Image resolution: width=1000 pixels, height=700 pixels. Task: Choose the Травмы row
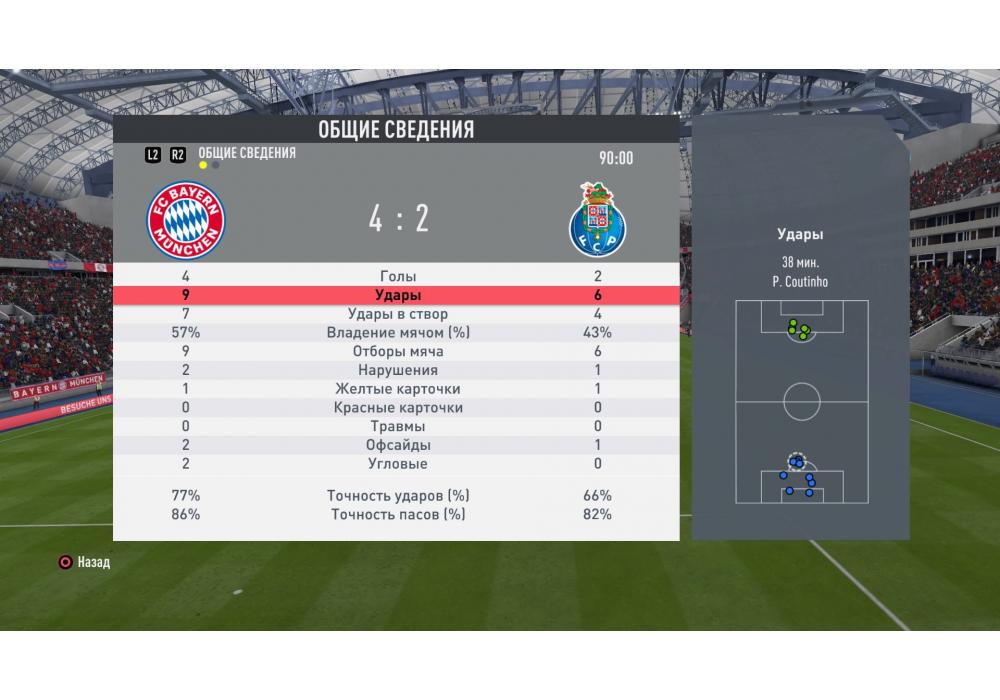click(398, 426)
